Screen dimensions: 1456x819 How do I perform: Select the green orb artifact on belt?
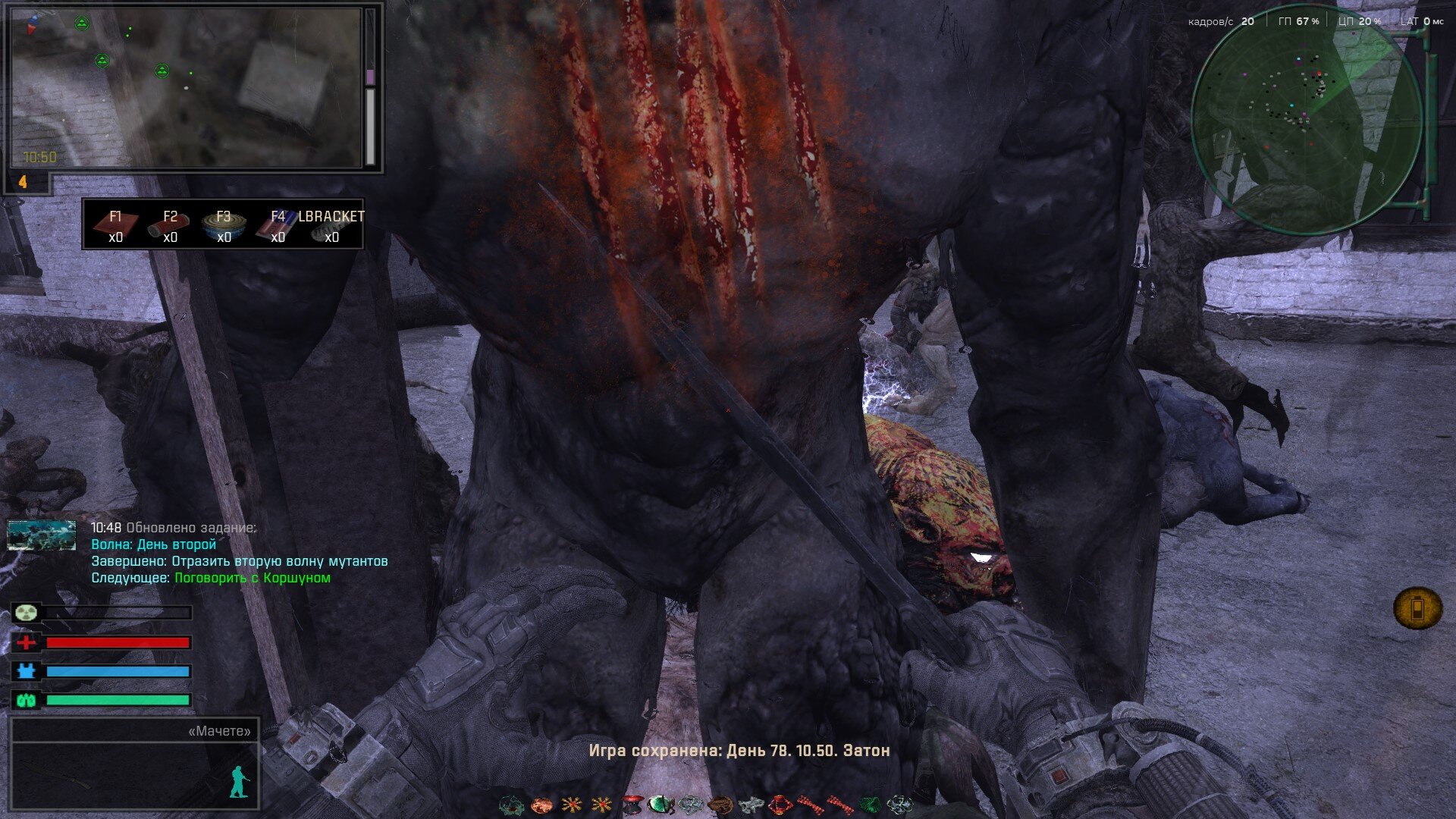(x=661, y=805)
